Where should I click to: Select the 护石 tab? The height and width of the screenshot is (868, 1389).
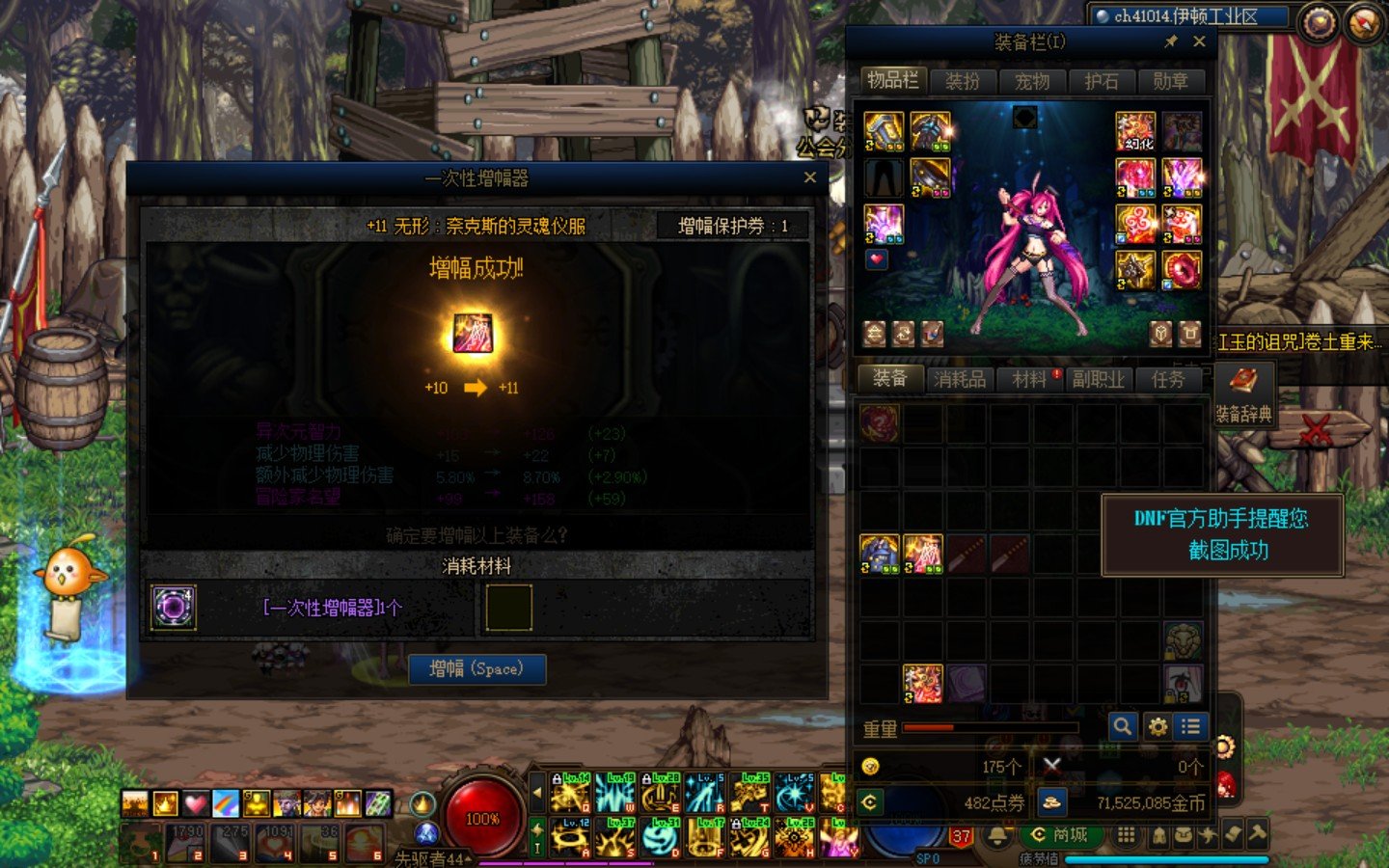[1102, 81]
